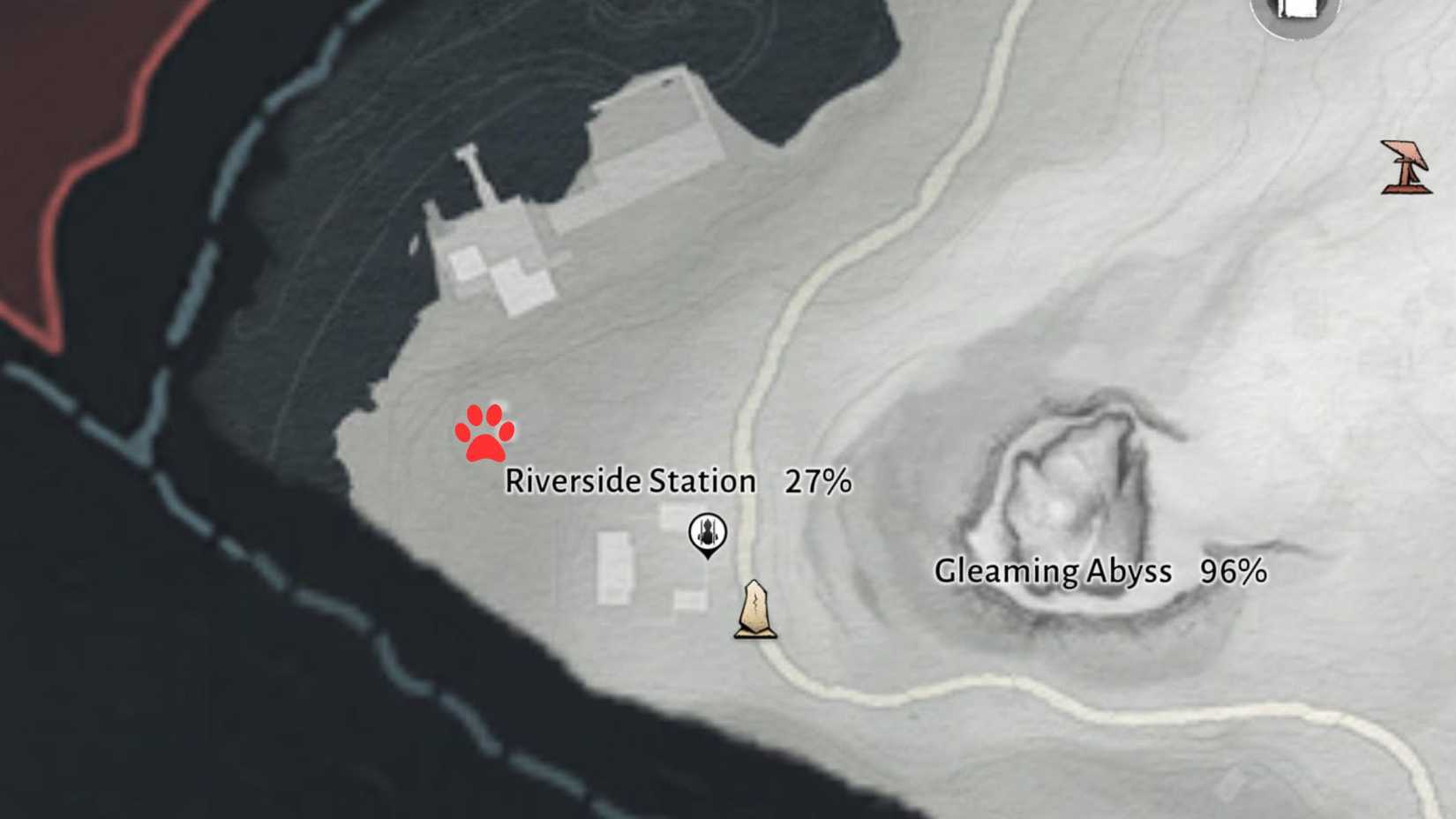
Task: Click the 27% progress indicator for Riverside Station
Action: coord(817,482)
